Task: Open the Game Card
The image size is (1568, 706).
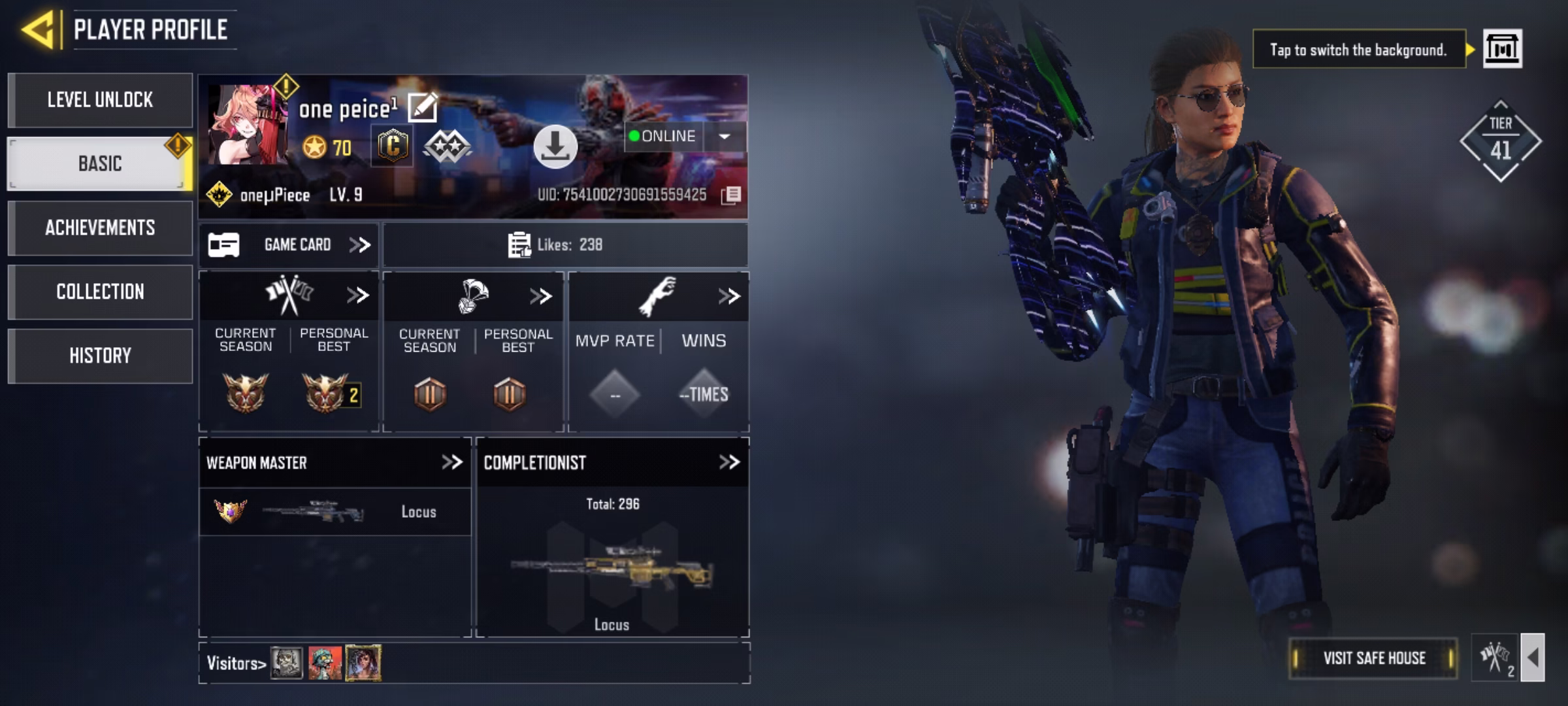Action: [289, 245]
